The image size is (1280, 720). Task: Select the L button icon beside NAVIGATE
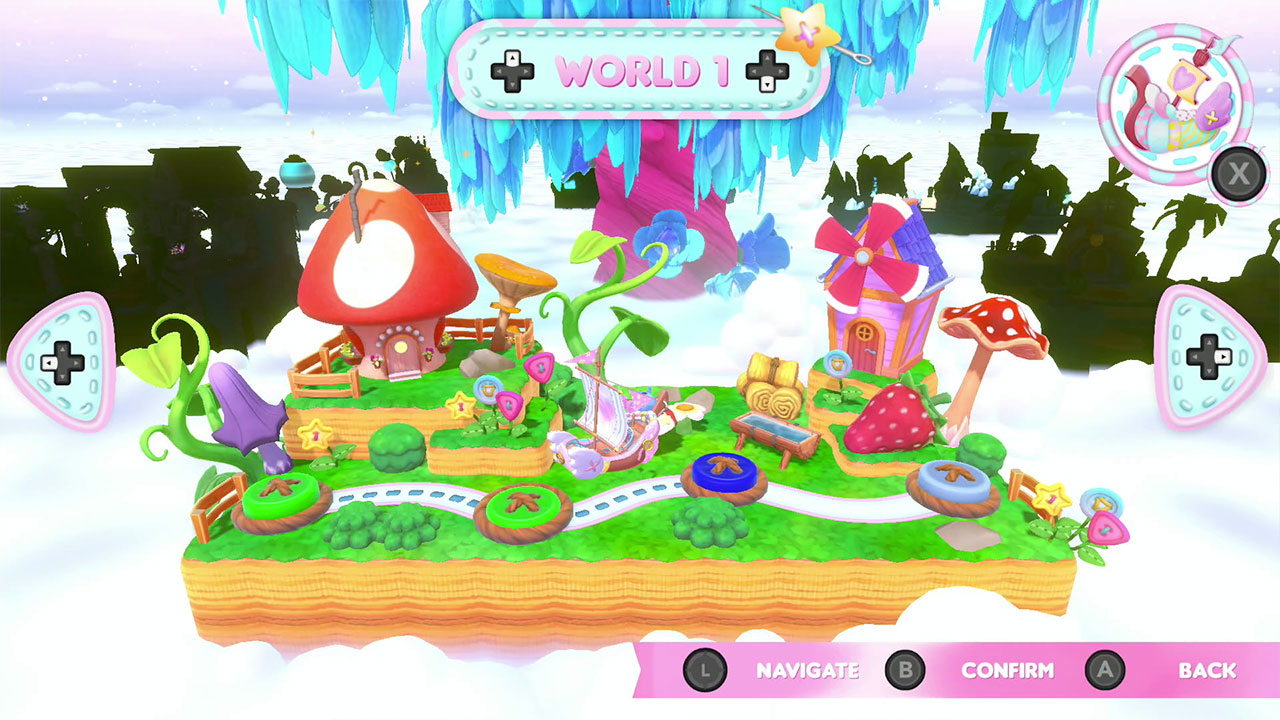click(707, 671)
